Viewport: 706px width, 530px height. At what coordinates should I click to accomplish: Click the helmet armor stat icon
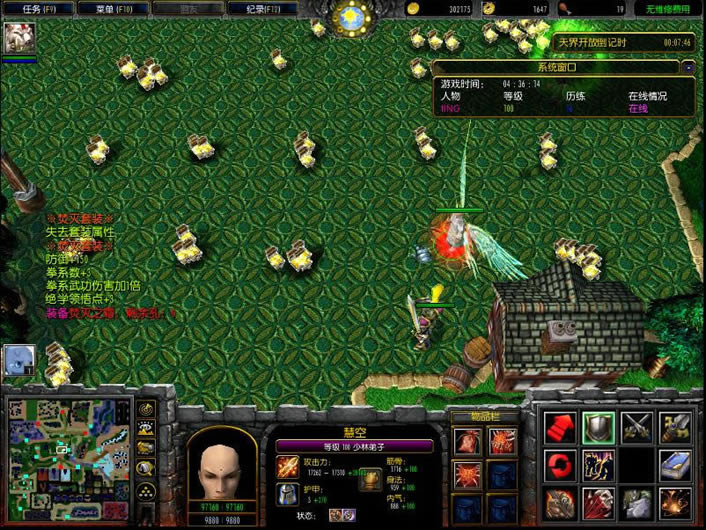288,493
